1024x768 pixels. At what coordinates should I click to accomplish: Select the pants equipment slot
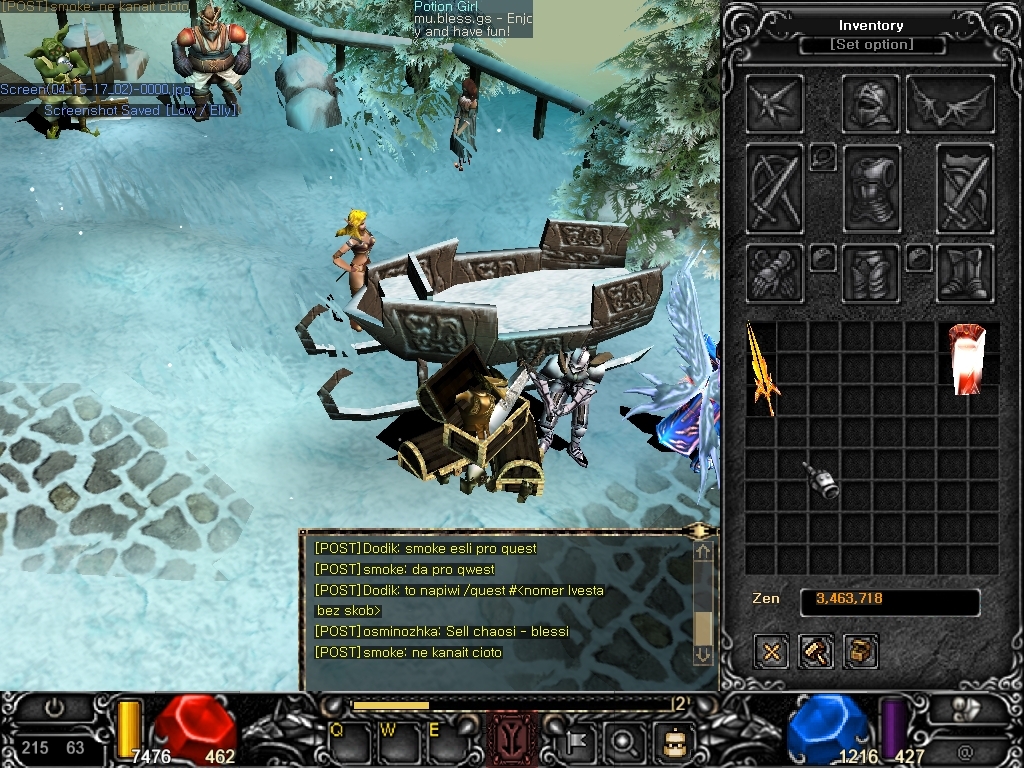[x=871, y=273]
